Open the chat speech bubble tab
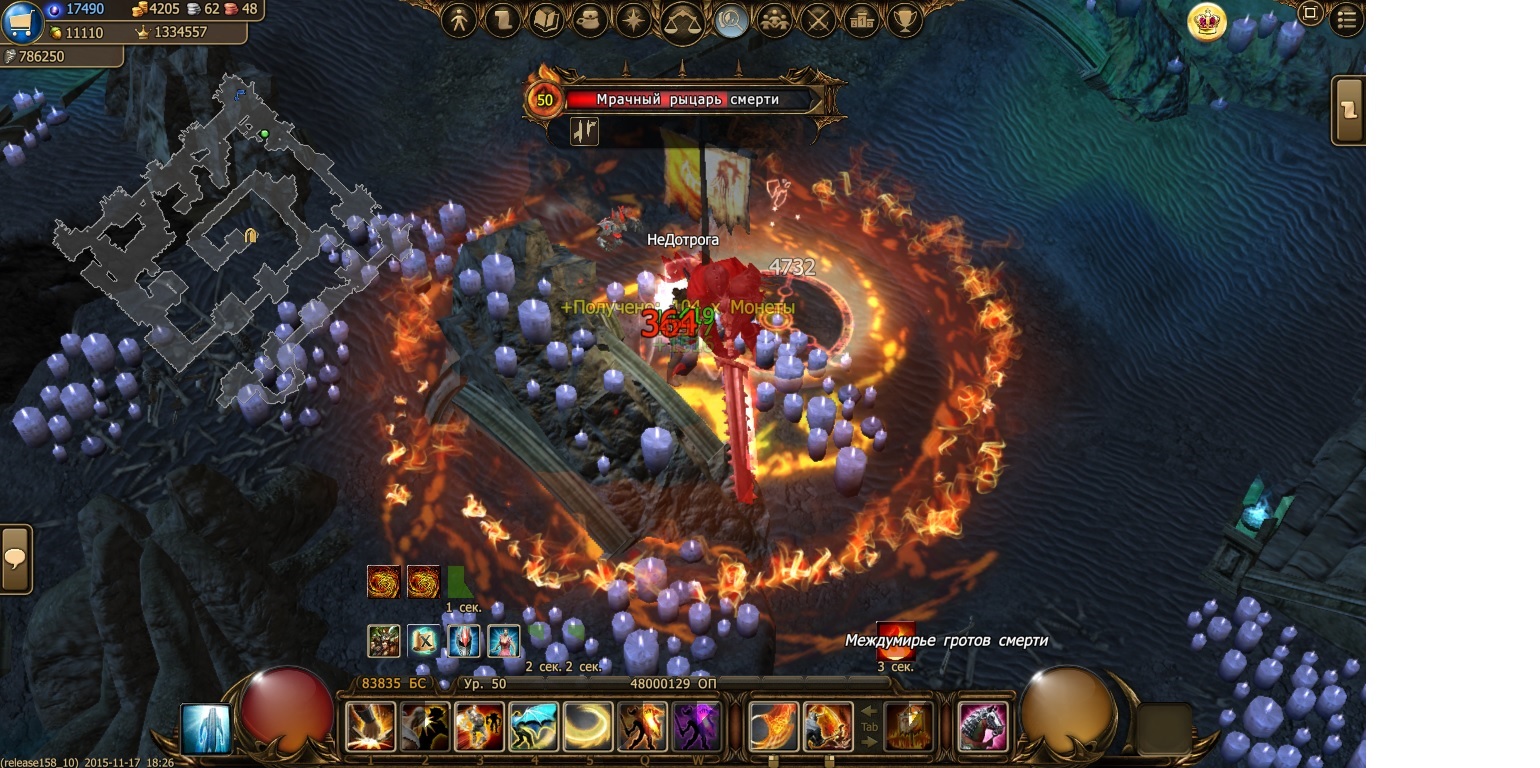The width and height of the screenshot is (1540, 768). 16,559
